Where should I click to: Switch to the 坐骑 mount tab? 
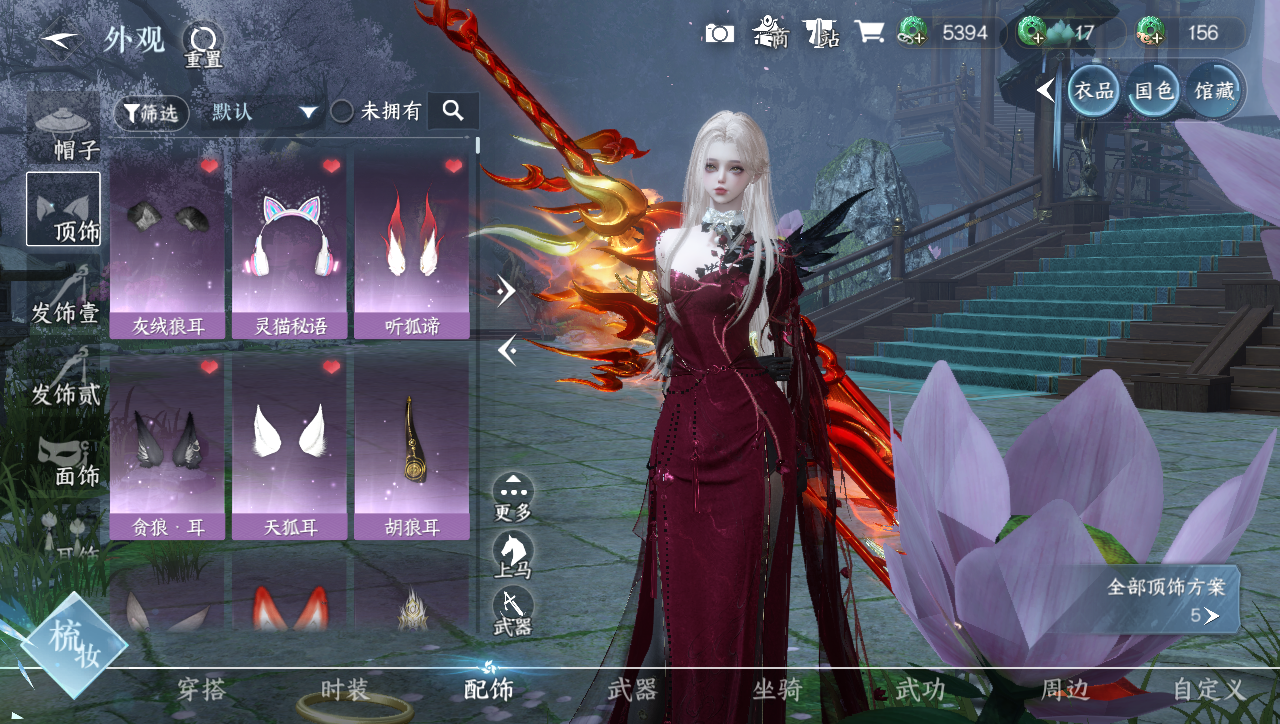click(777, 689)
